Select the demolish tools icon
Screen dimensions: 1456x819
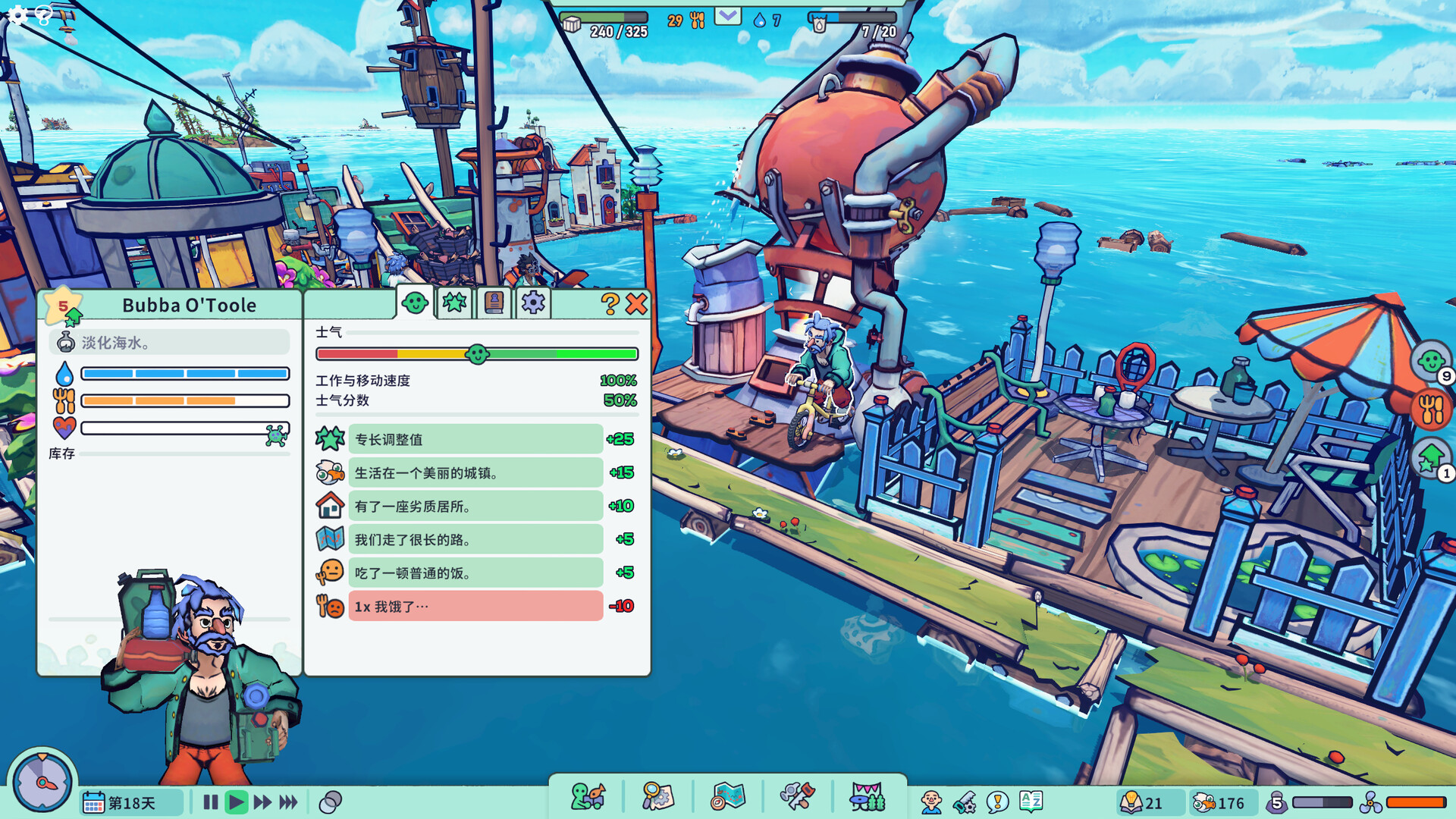pyautogui.click(x=798, y=797)
